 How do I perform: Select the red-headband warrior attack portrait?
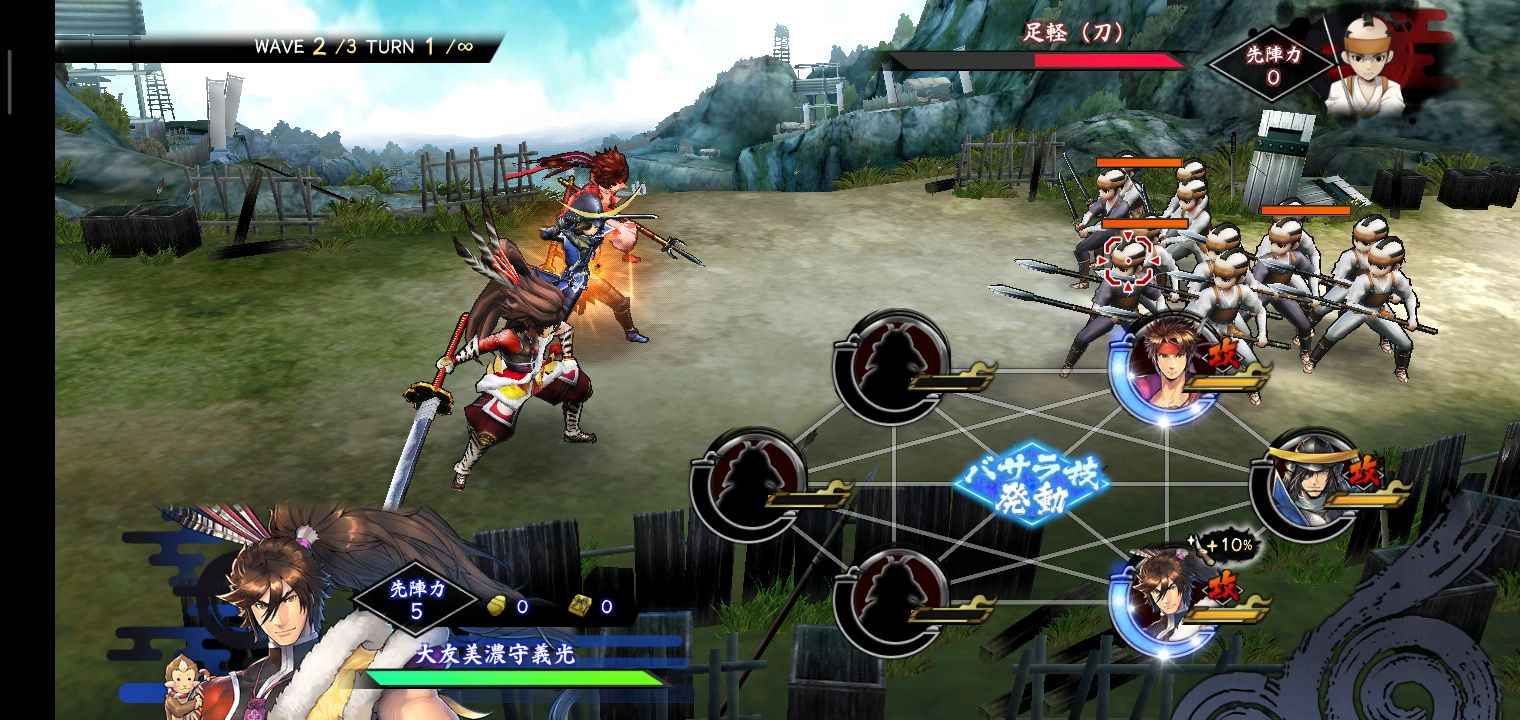pyautogui.click(x=1165, y=366)
